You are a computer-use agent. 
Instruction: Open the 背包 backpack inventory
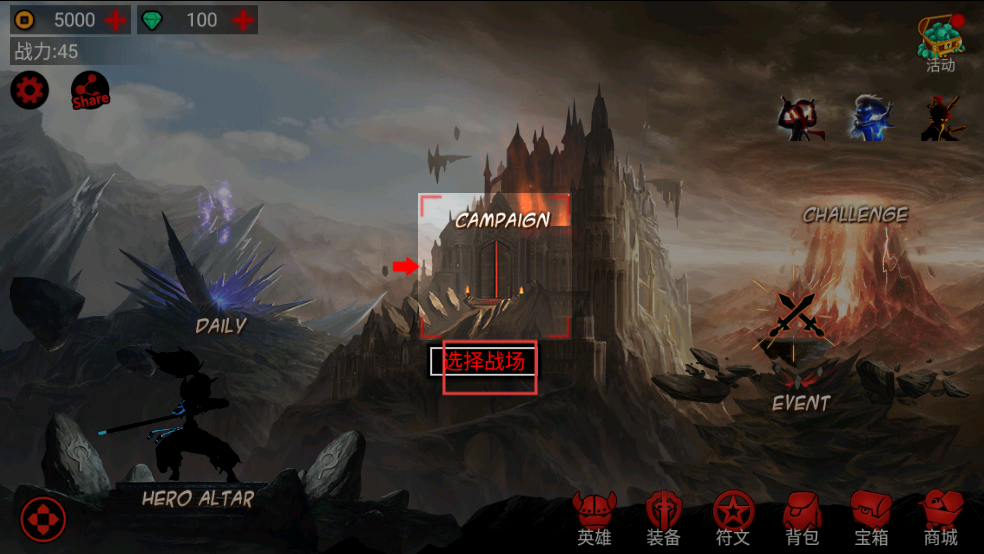(x=802, y=518)
